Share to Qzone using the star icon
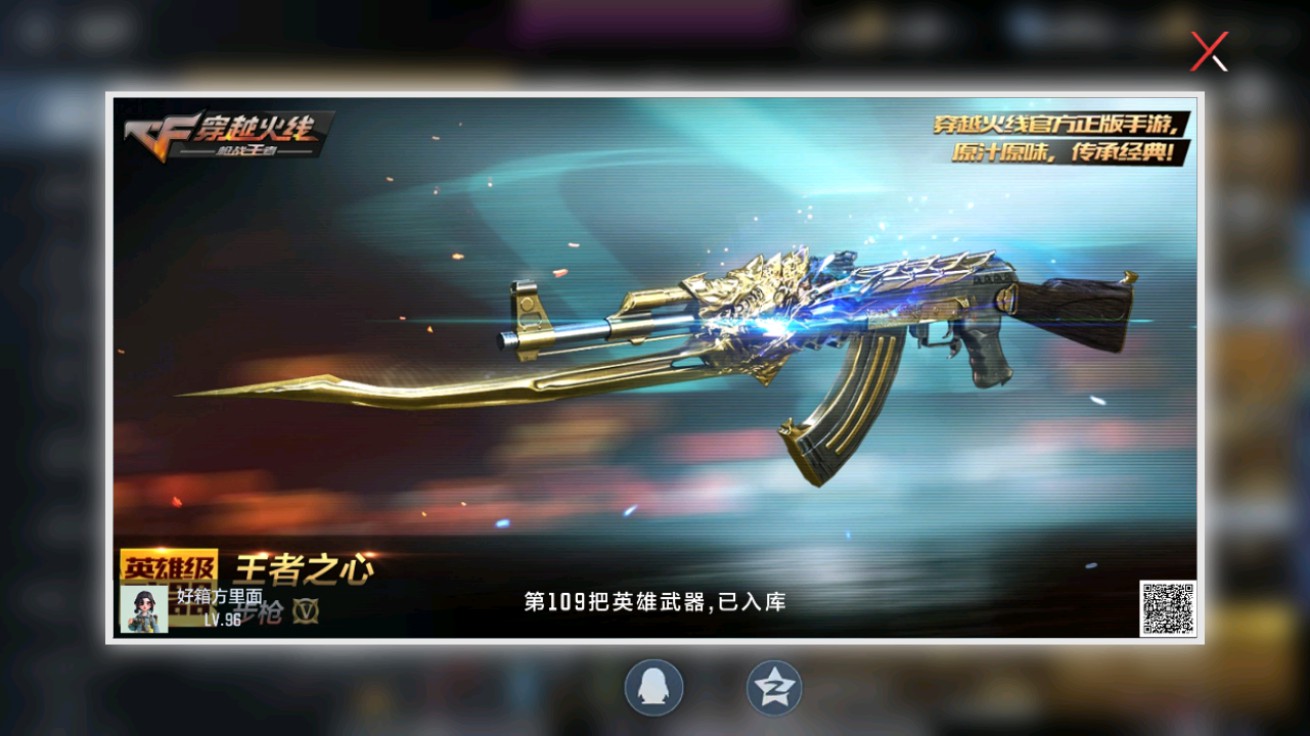1310x736 pixels. (773, 686)
